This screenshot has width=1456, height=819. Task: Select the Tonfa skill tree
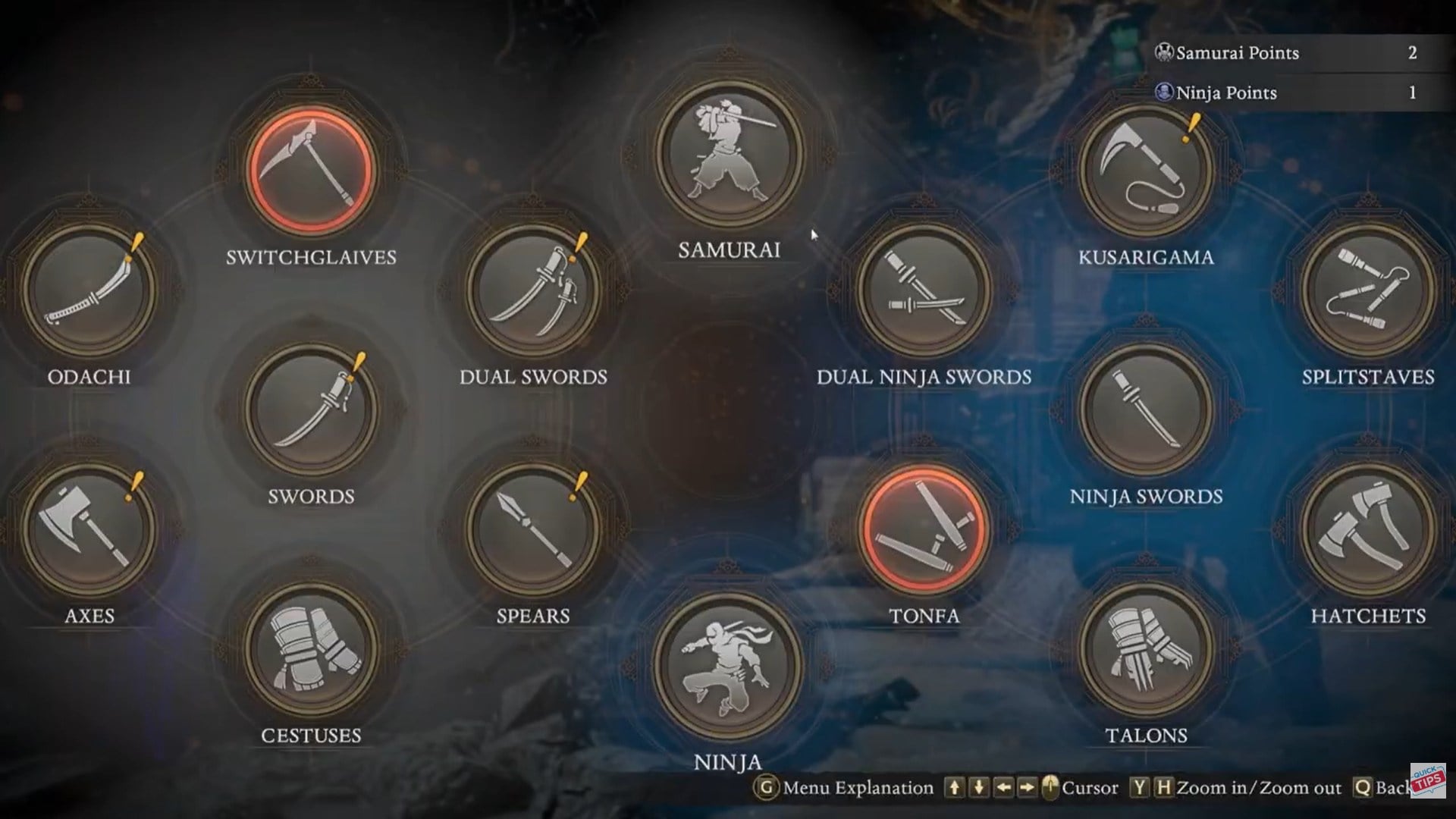point(924,529)
